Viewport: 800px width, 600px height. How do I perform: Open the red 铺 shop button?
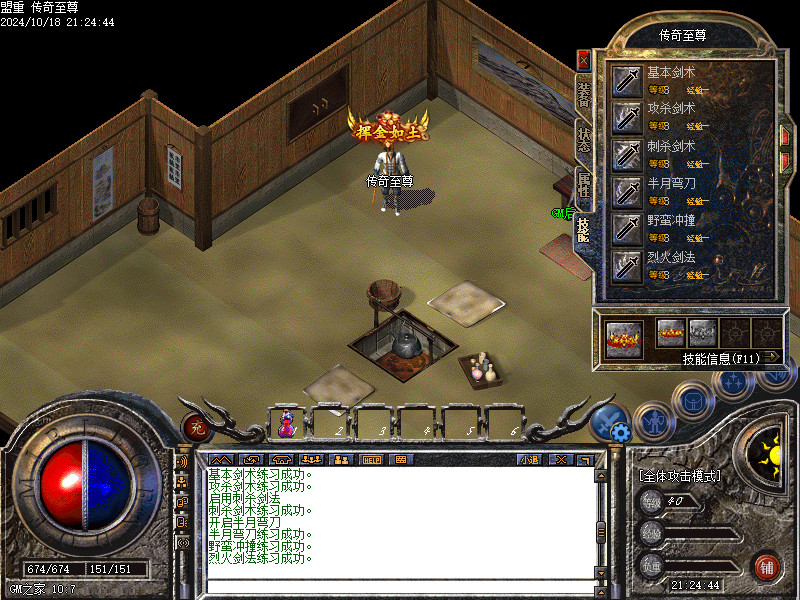click(767, 568)
